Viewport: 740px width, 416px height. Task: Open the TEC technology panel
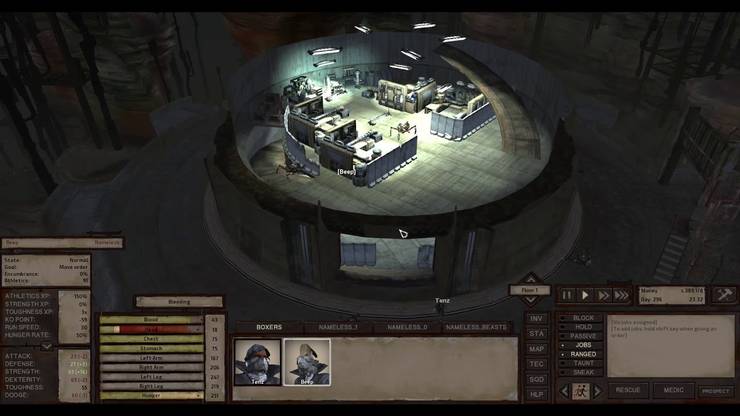pyautogui.click(x=537, y=363)
